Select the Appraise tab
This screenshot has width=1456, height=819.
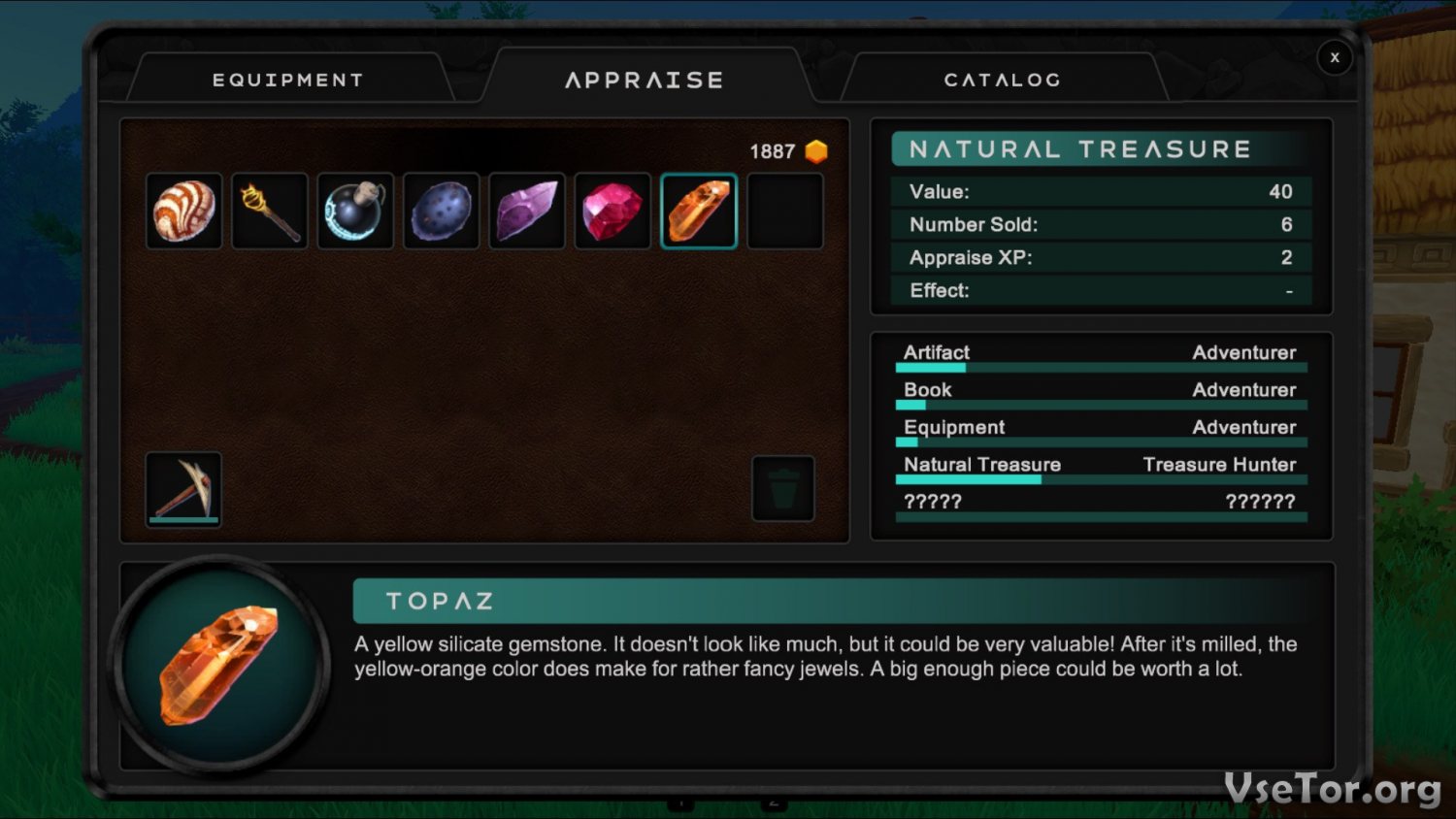pos(645,80)
